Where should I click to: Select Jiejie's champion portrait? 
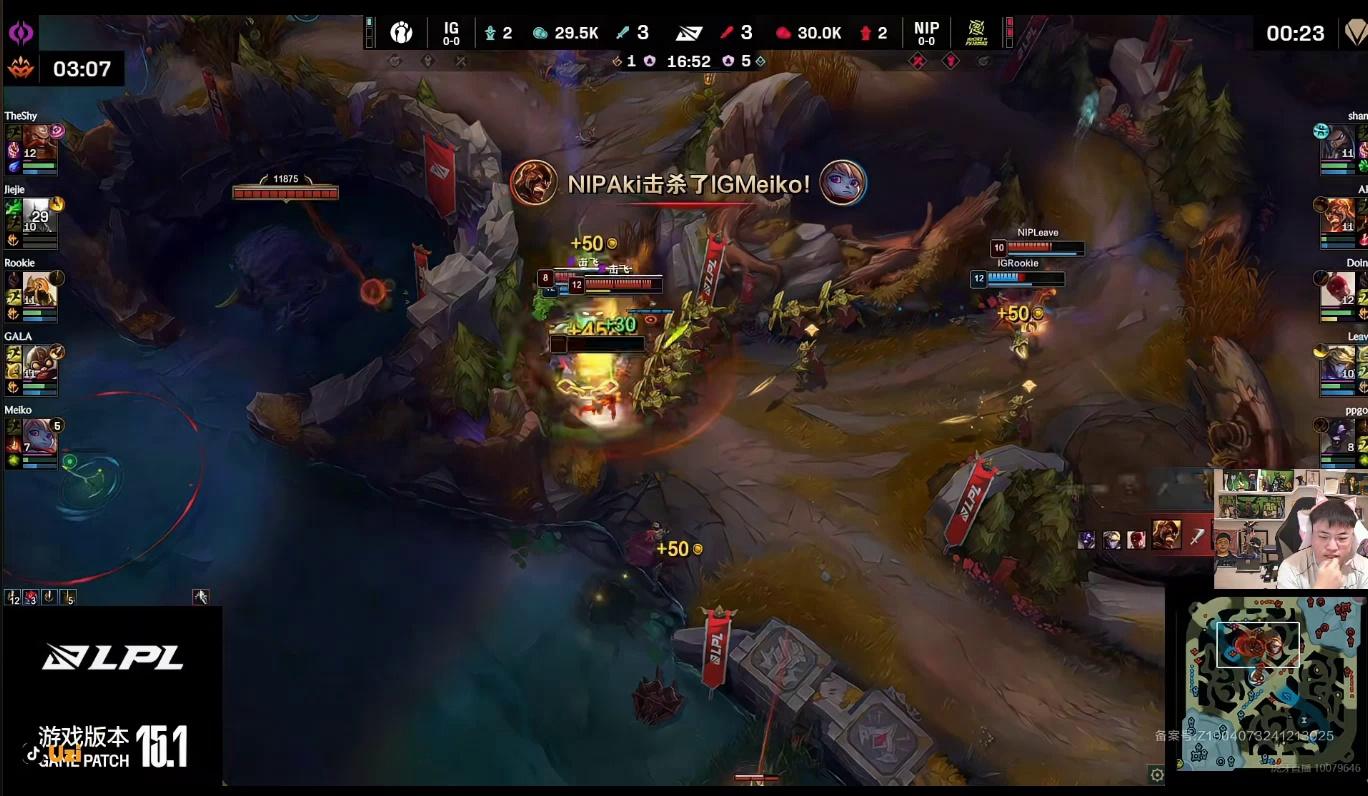(x=38, y=215)
